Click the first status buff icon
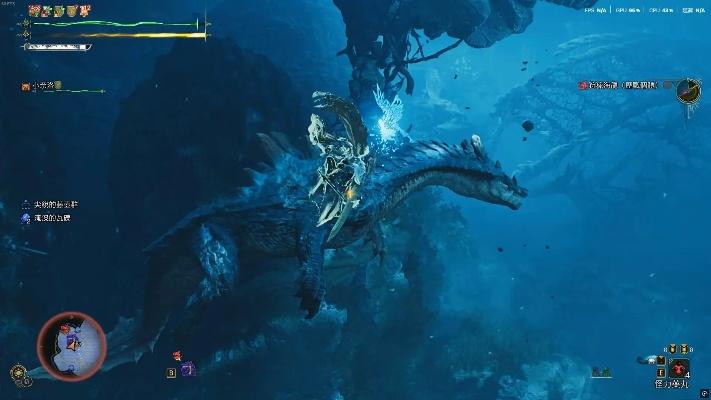This screenshot has width=711, height=400. pyautogui.click(x=33, y=10)
